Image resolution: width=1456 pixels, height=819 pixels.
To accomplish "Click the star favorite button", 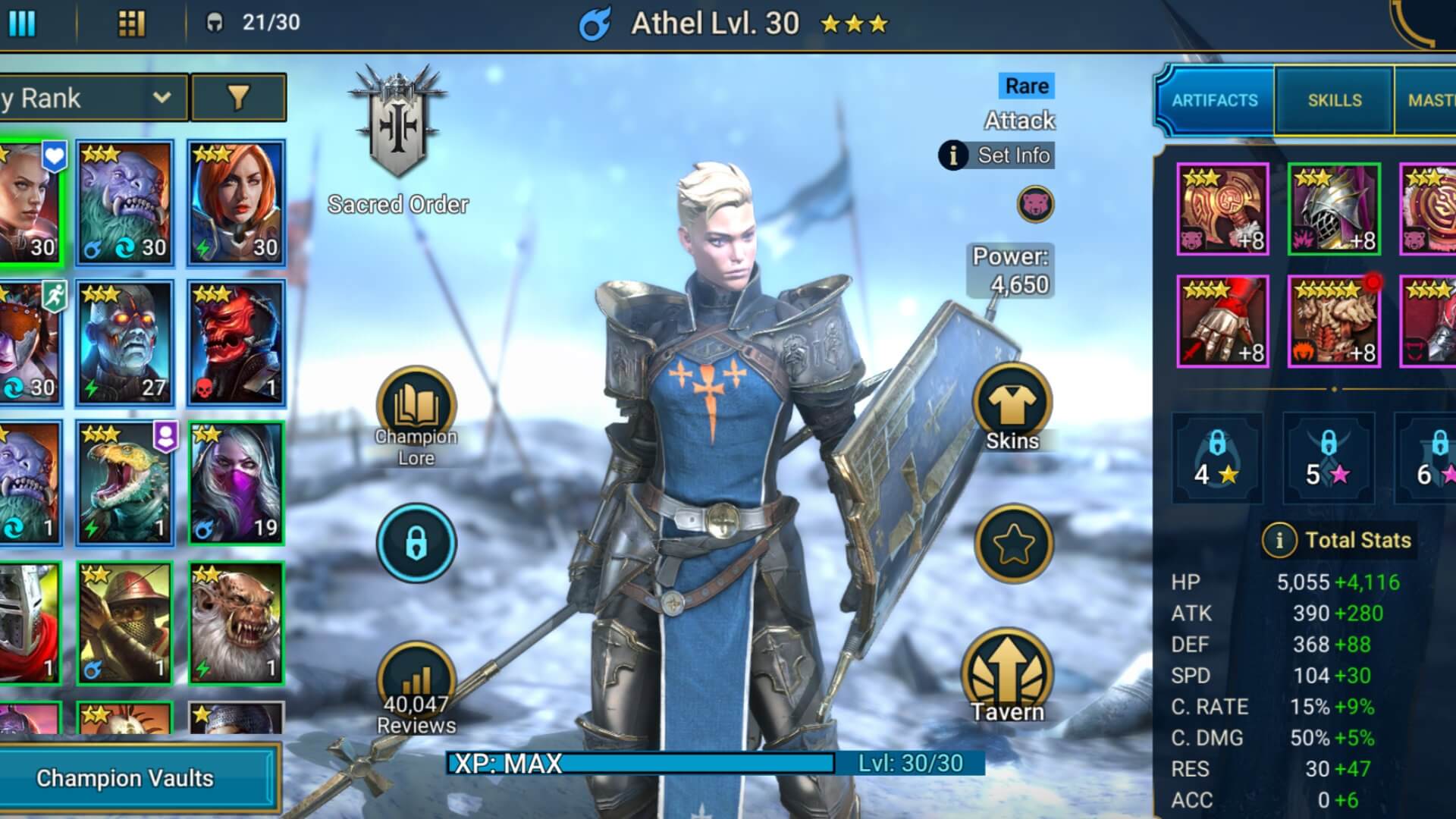I will click(x=1013, y=543).
